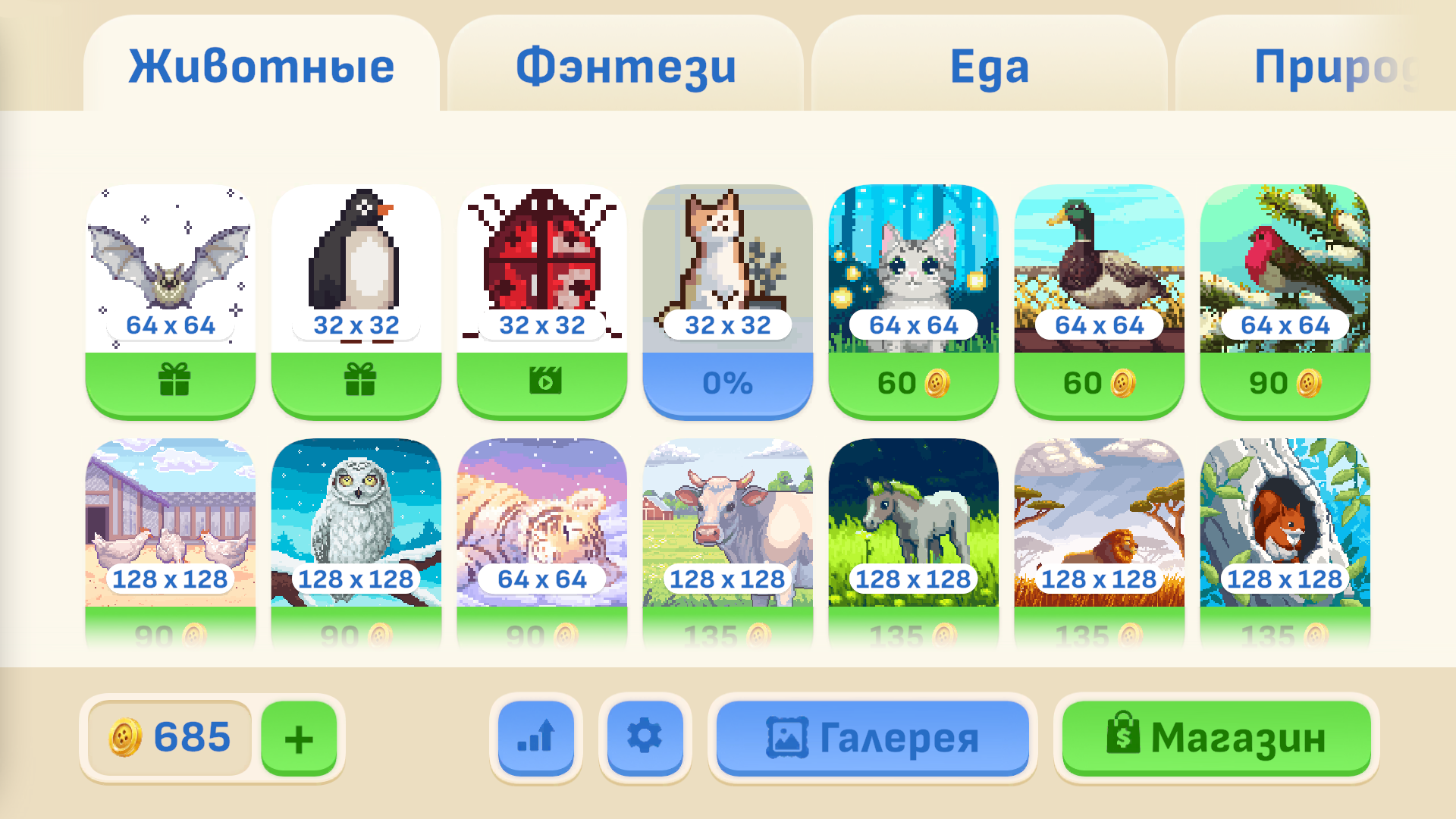Switch to the Ega tab
Image resolution: width=1456 pixels, height=819 pixels.
click(x=990, y=67)
